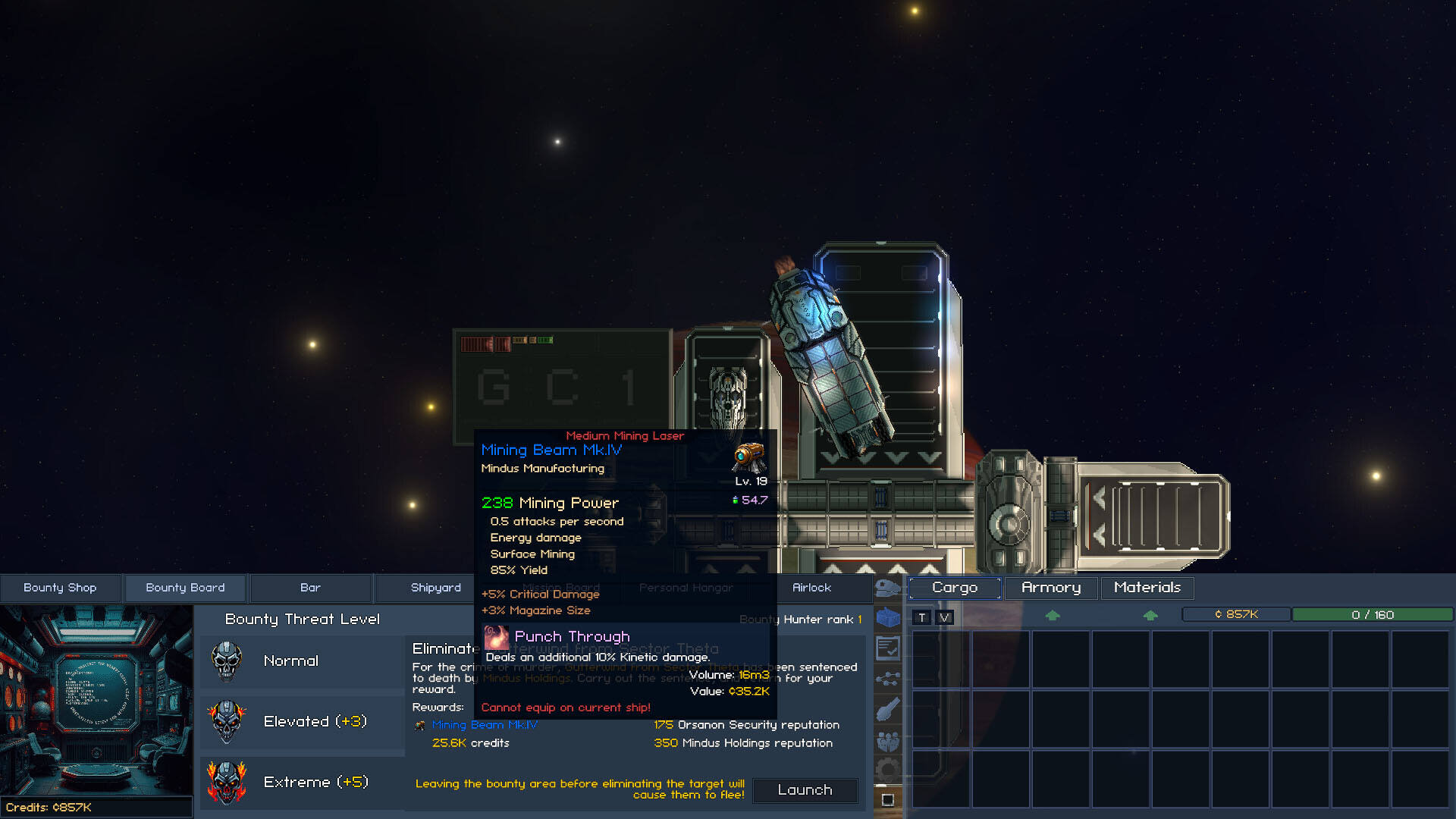Go to the Bar
1456x819 pixels.
pyautogui.click(x=310, y=588)
